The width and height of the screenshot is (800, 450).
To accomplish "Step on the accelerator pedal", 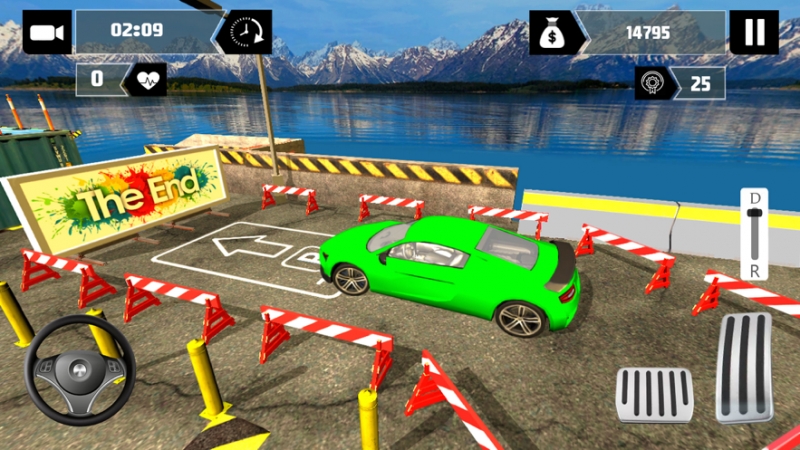I will 744,367.
